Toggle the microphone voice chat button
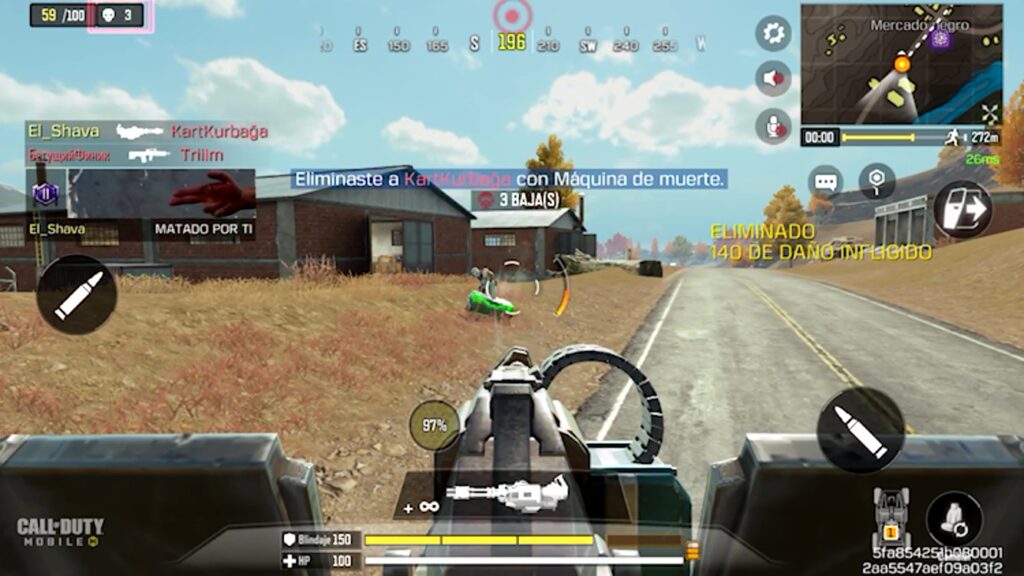The height and width of the screenshot is (576, 1024). (773, 125)
